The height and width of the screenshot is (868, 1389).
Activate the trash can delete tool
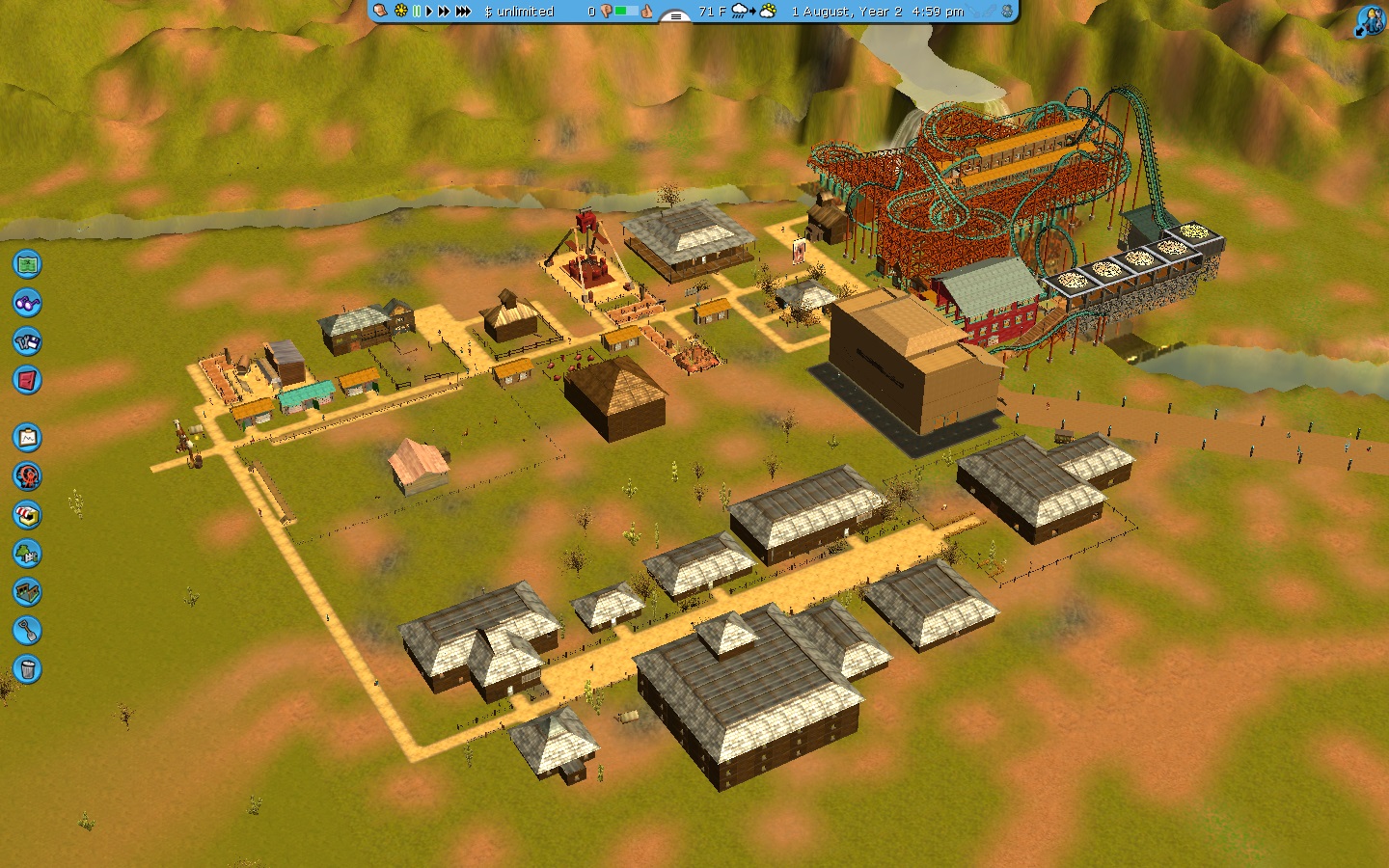tap(27, 669)
